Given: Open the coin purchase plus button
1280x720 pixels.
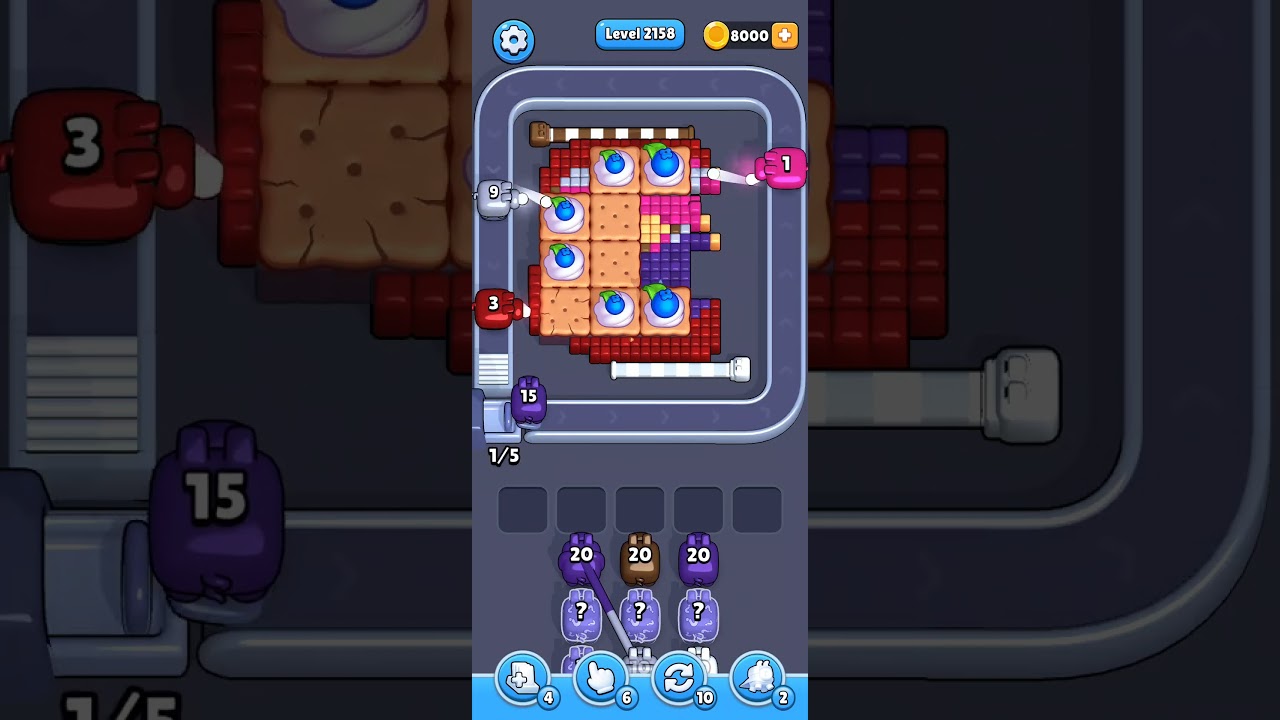Looking at the screenshot, I should point(786,35).
